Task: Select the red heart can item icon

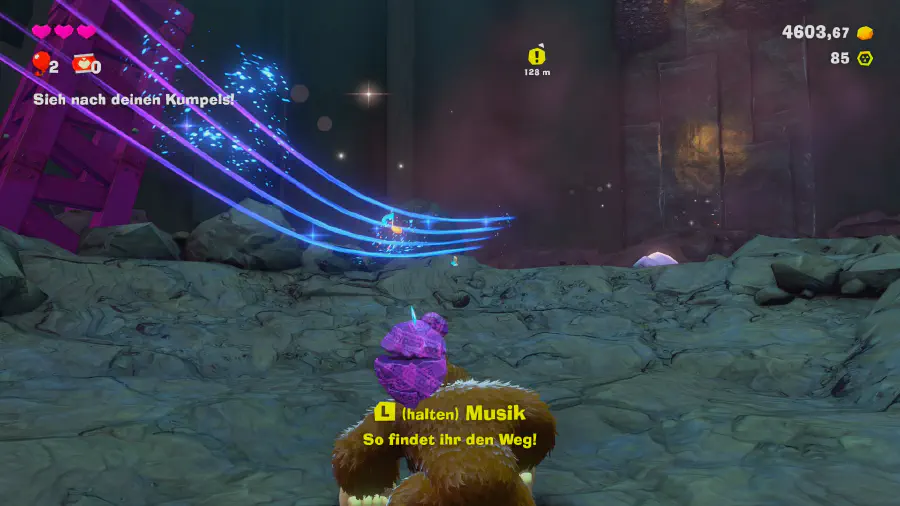Action: tap(82, 65)
